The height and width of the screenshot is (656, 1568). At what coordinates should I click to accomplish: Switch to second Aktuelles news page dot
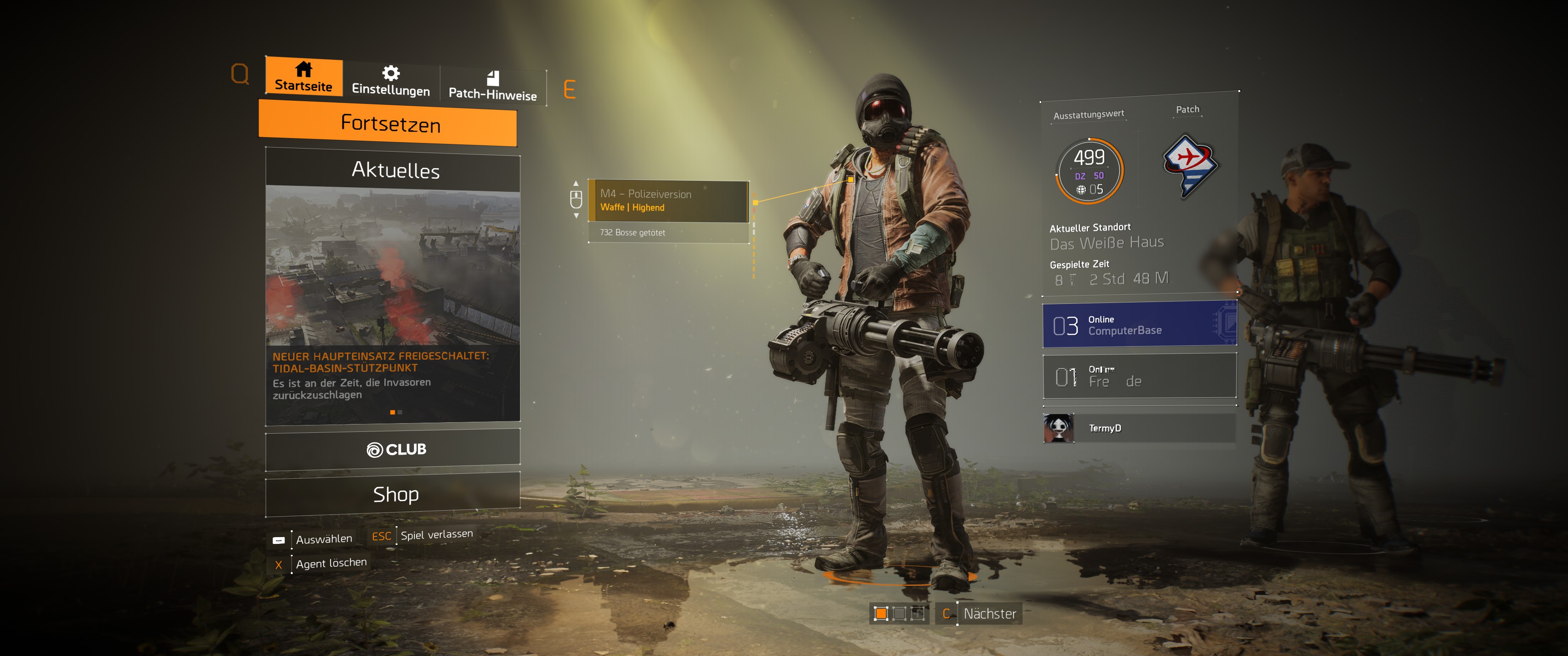click(399, 411)
